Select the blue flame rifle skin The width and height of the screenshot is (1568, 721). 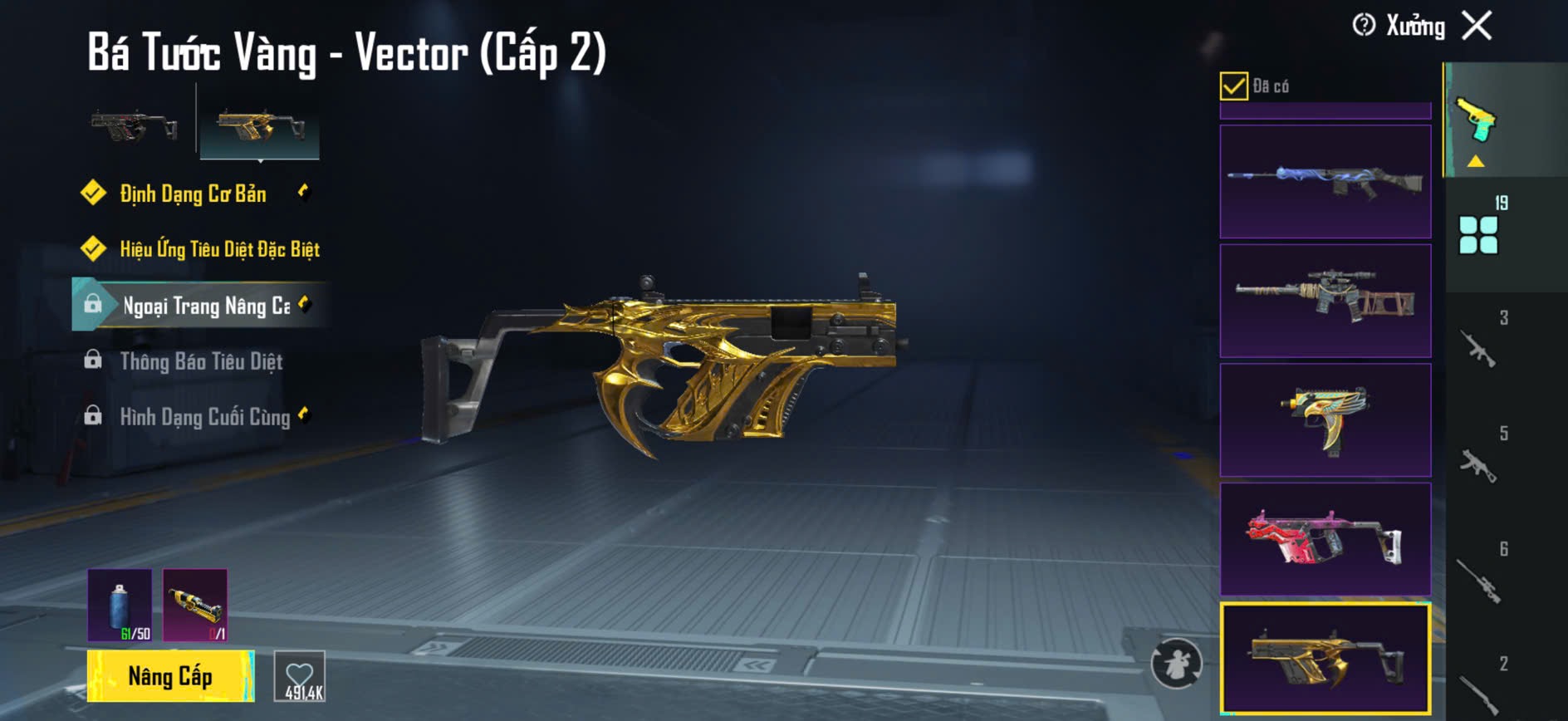[x=1325, y=182]
